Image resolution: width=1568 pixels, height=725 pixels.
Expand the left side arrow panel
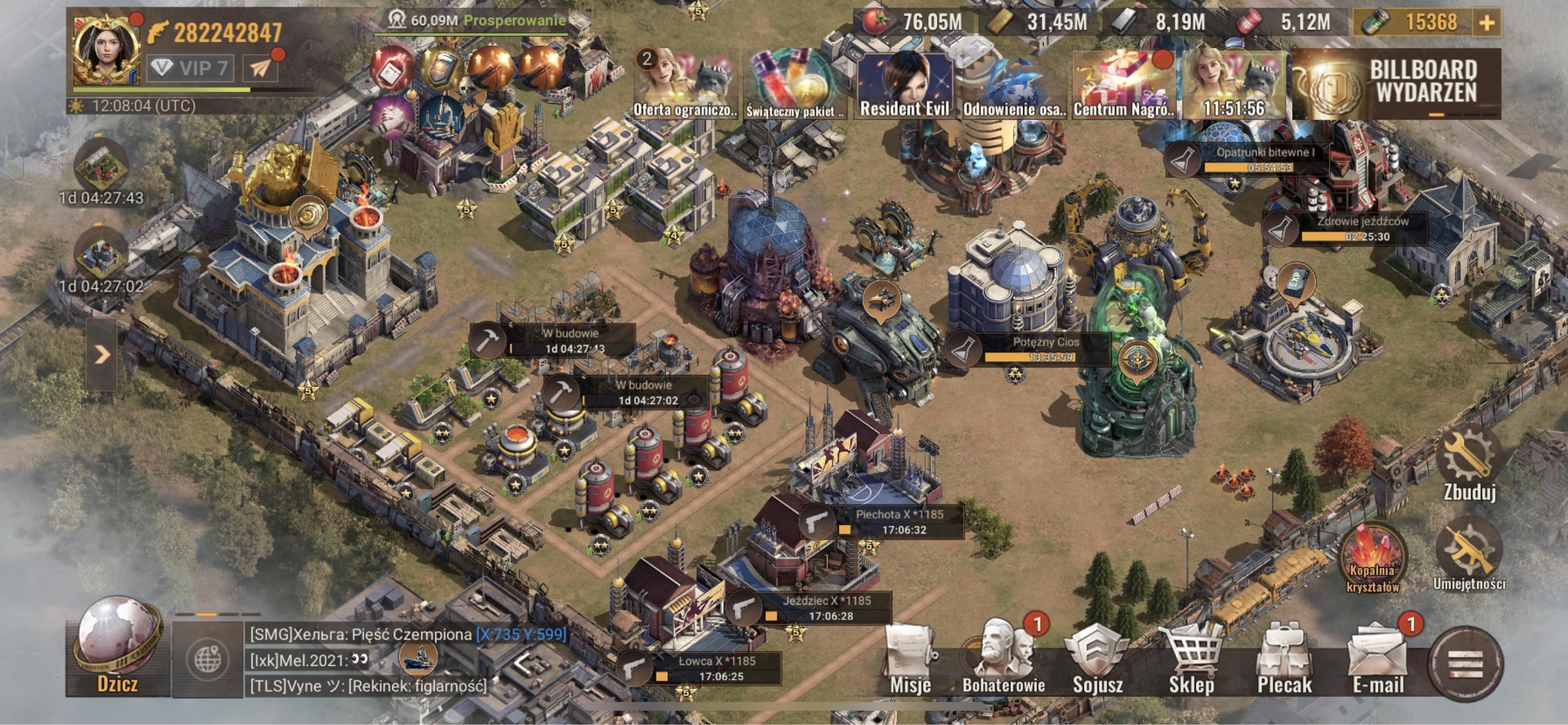[102, 354]
